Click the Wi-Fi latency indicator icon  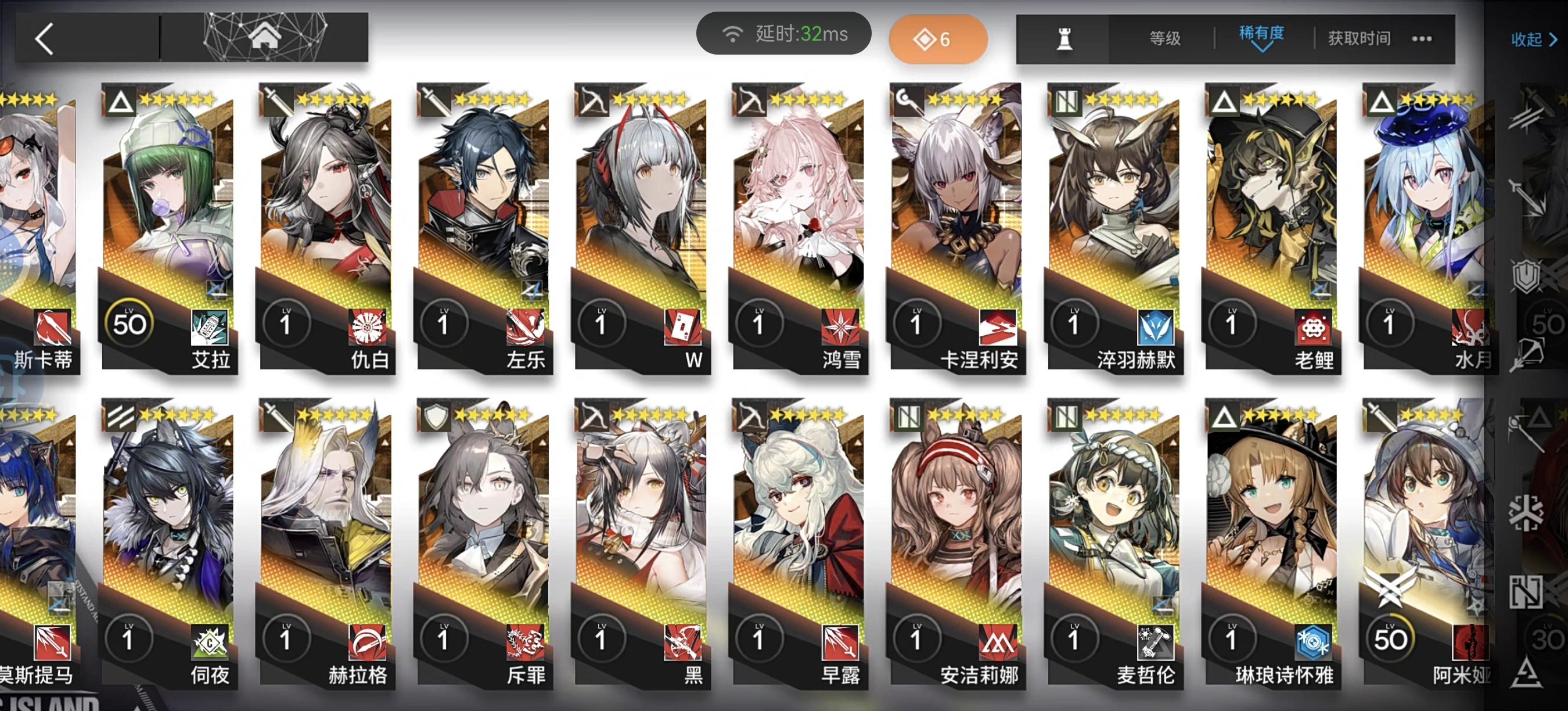tap(733, 35)
